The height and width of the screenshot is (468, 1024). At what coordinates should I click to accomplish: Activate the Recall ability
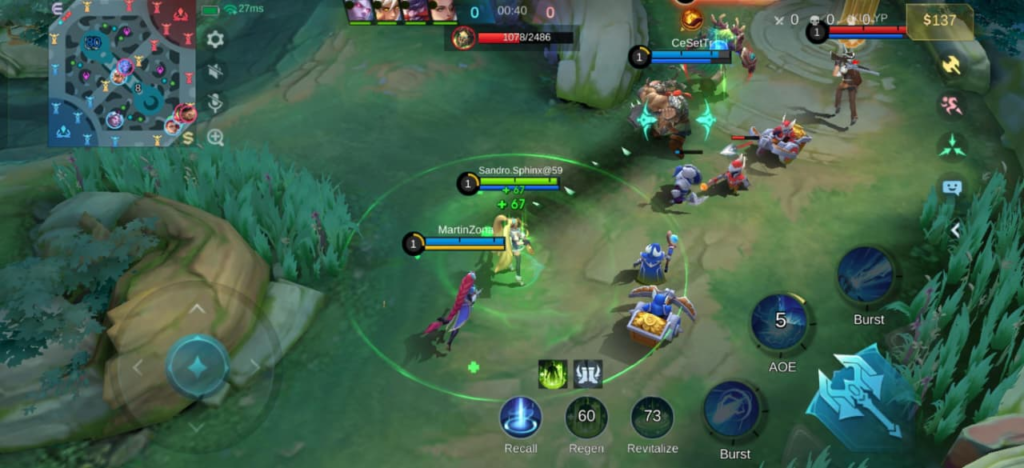(x=521, y=417)
